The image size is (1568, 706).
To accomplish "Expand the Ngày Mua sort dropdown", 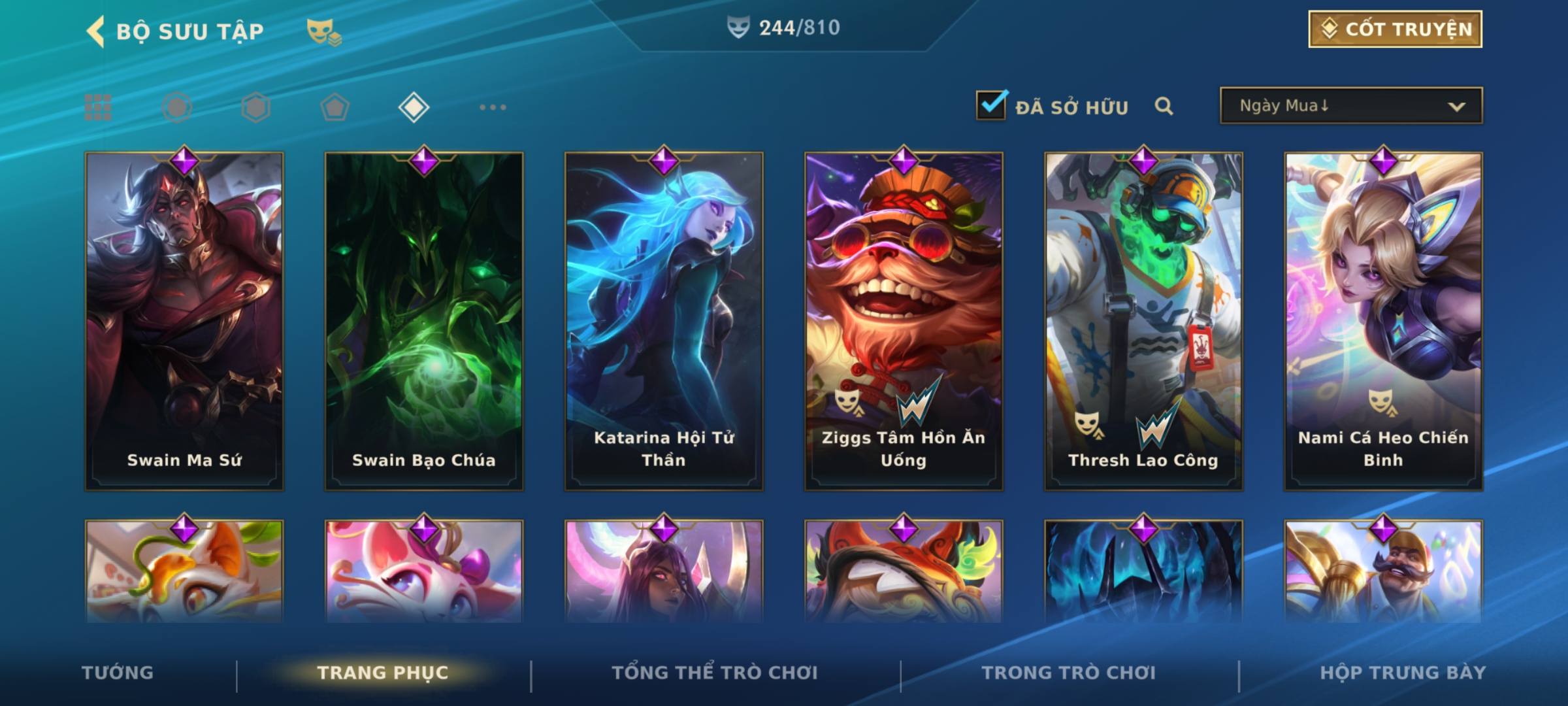I will point(1351,106).
